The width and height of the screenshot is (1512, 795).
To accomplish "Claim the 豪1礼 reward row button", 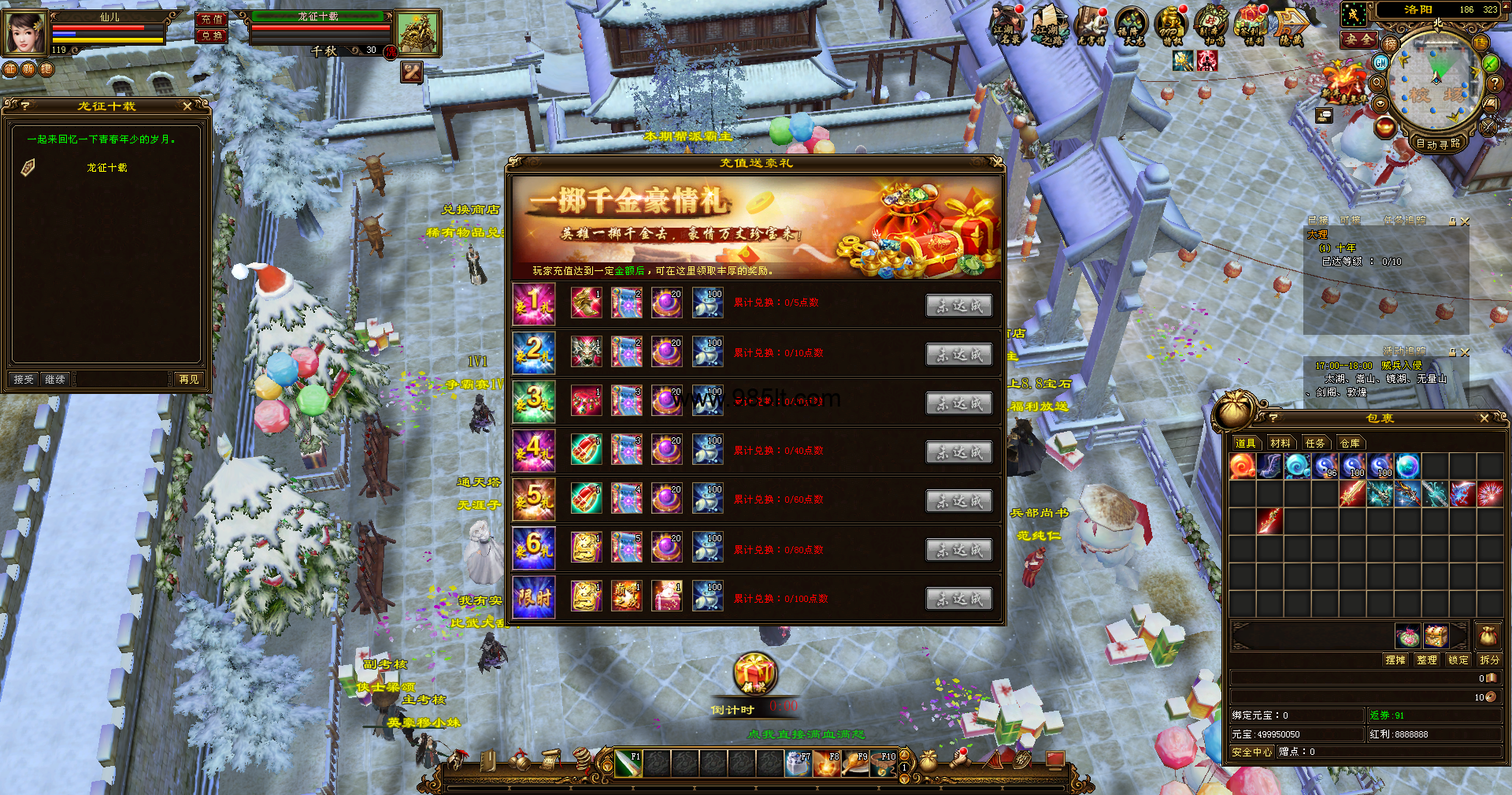I will pyautogui.click(x=958, y=306).
